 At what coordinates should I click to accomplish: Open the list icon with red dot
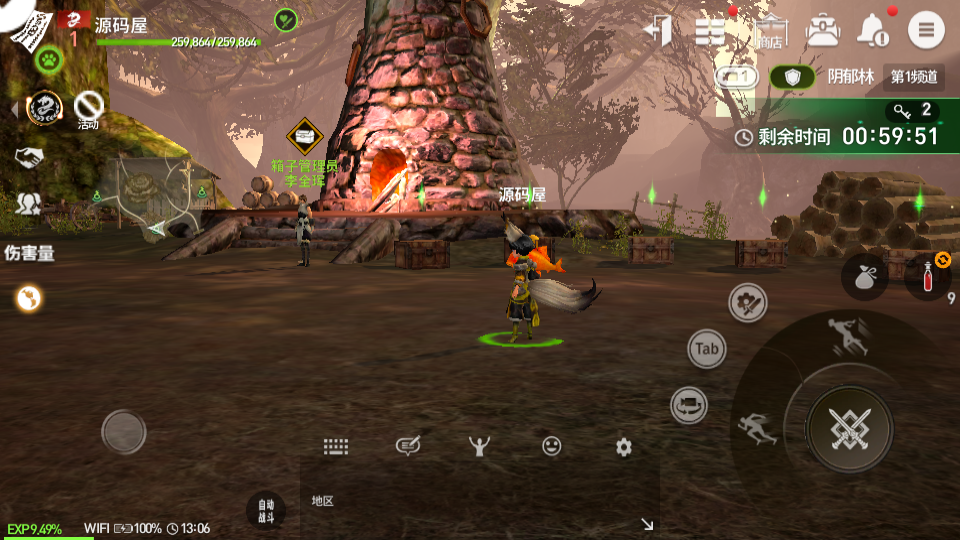tap(710, 30)
